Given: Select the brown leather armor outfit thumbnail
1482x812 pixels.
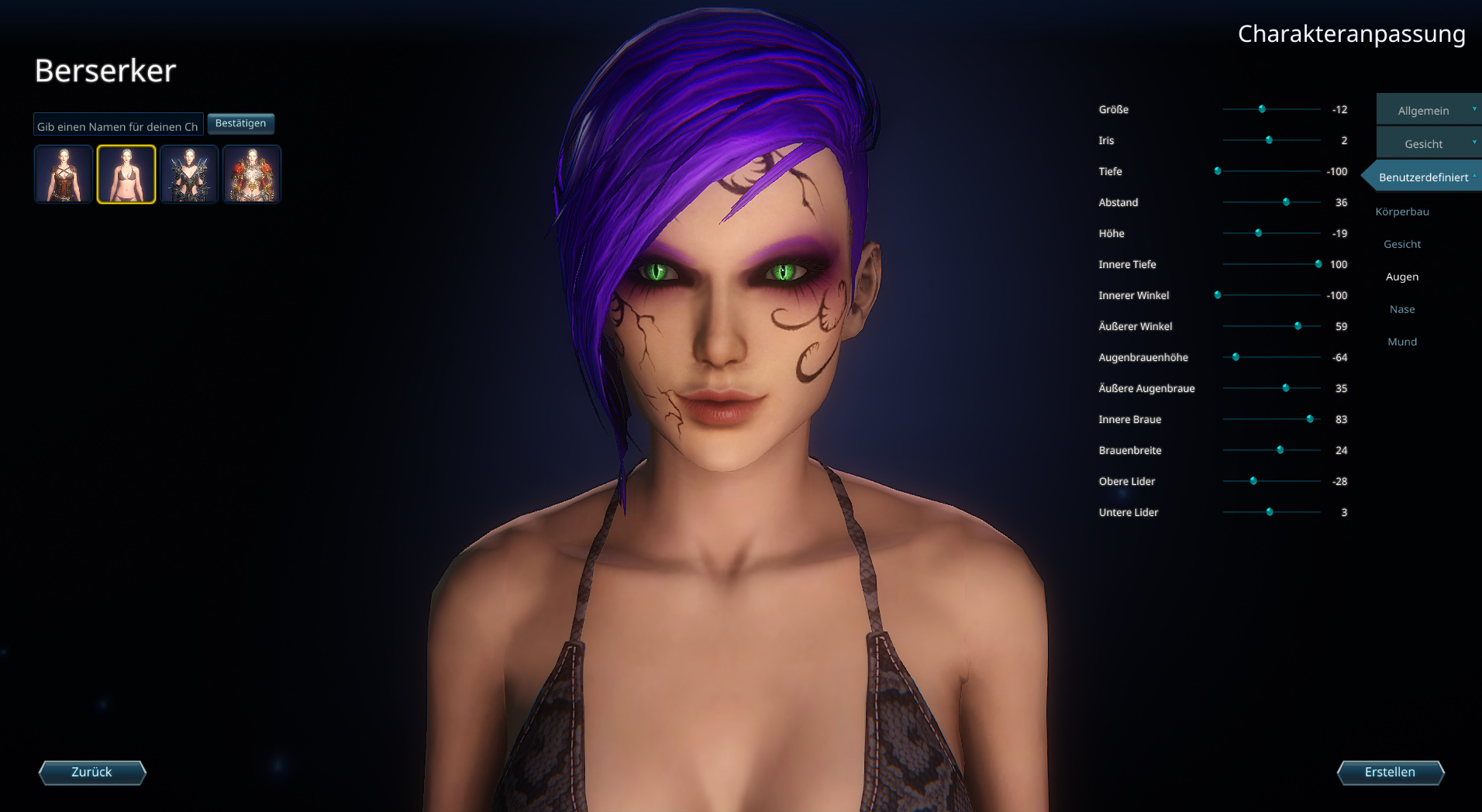Looking at the screenshot, I should (x=64, y=174).
